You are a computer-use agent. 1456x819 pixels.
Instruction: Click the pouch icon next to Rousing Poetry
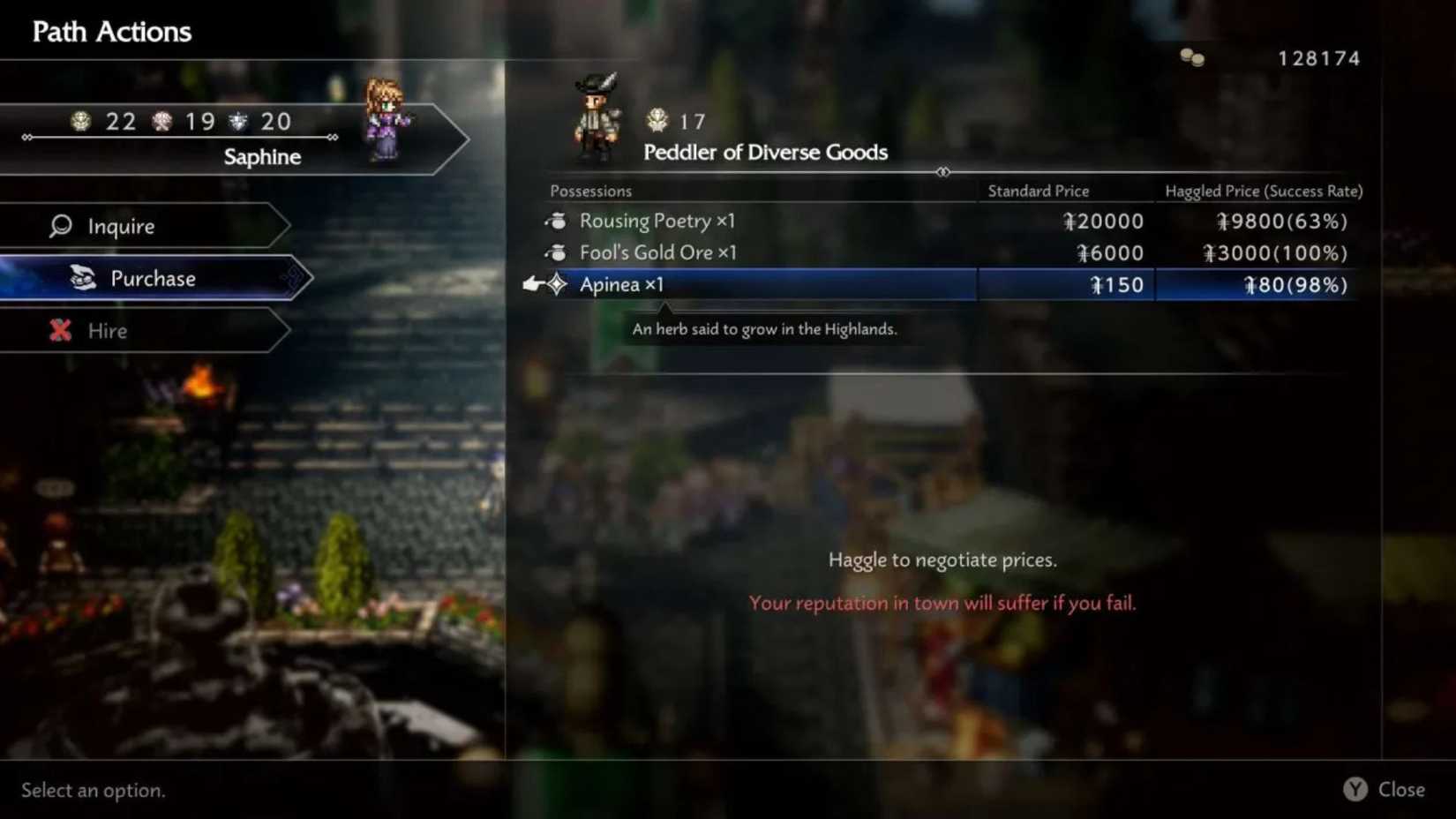click(x=556, y=221)
